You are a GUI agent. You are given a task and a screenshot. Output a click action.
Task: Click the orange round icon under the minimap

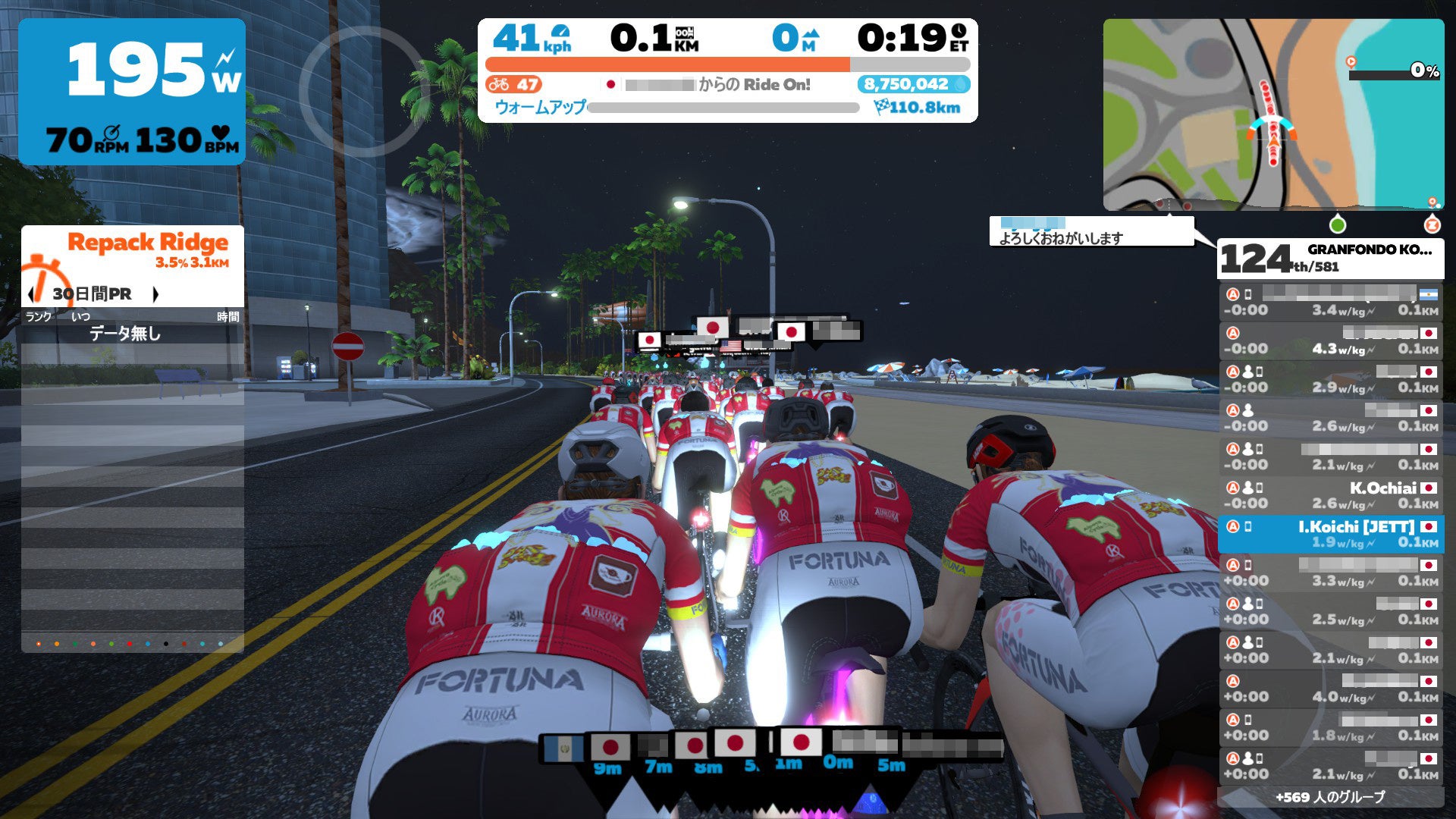click(x=1432, y=224)
